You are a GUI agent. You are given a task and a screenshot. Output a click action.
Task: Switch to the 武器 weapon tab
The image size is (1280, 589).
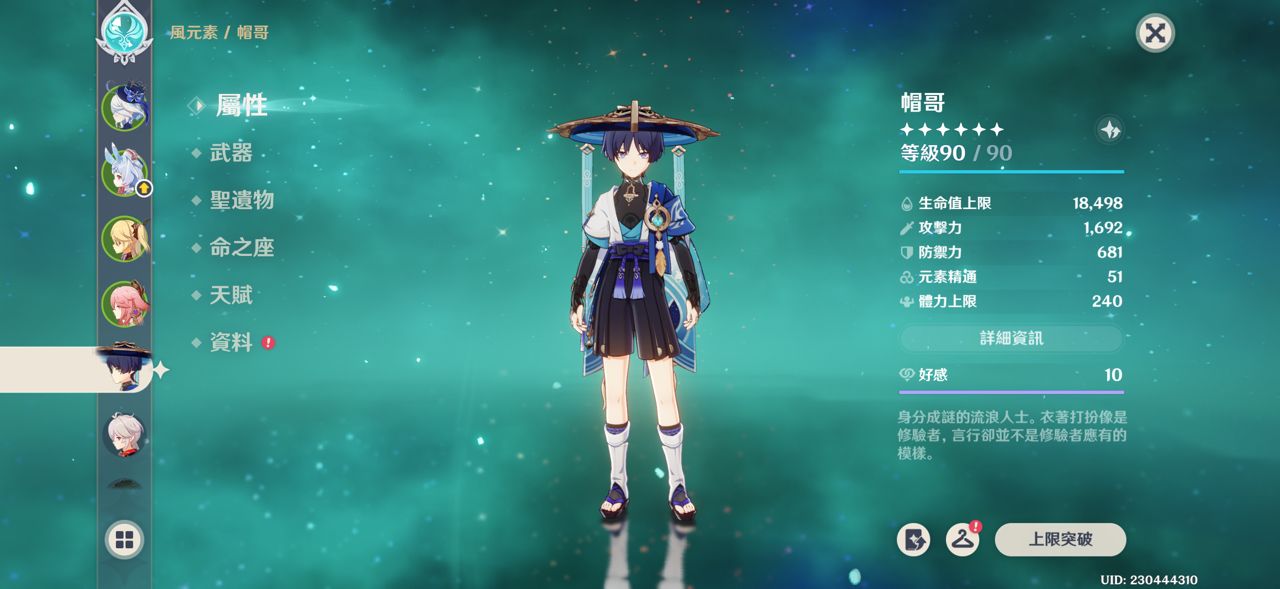231,153
